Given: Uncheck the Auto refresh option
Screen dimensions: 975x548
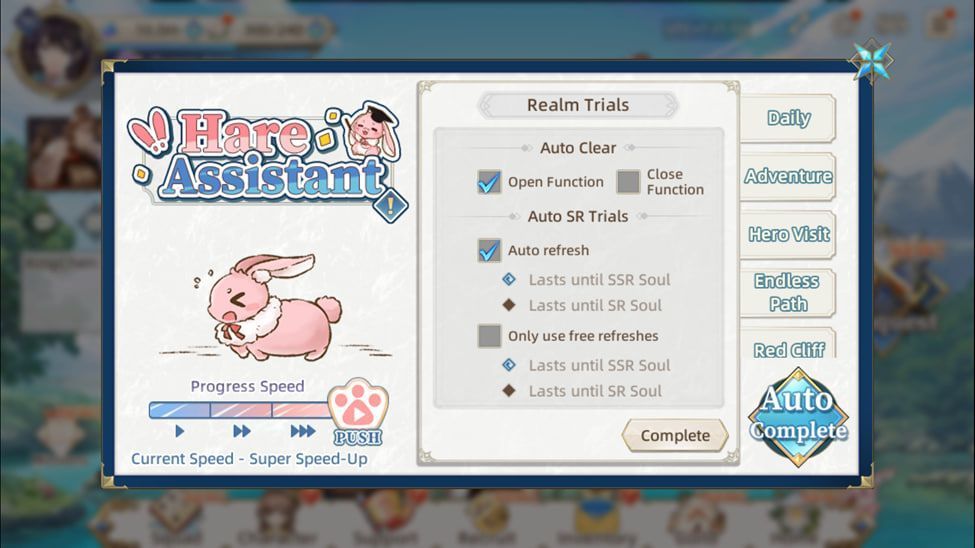Looking at the screenshot, I should (489, 251).
